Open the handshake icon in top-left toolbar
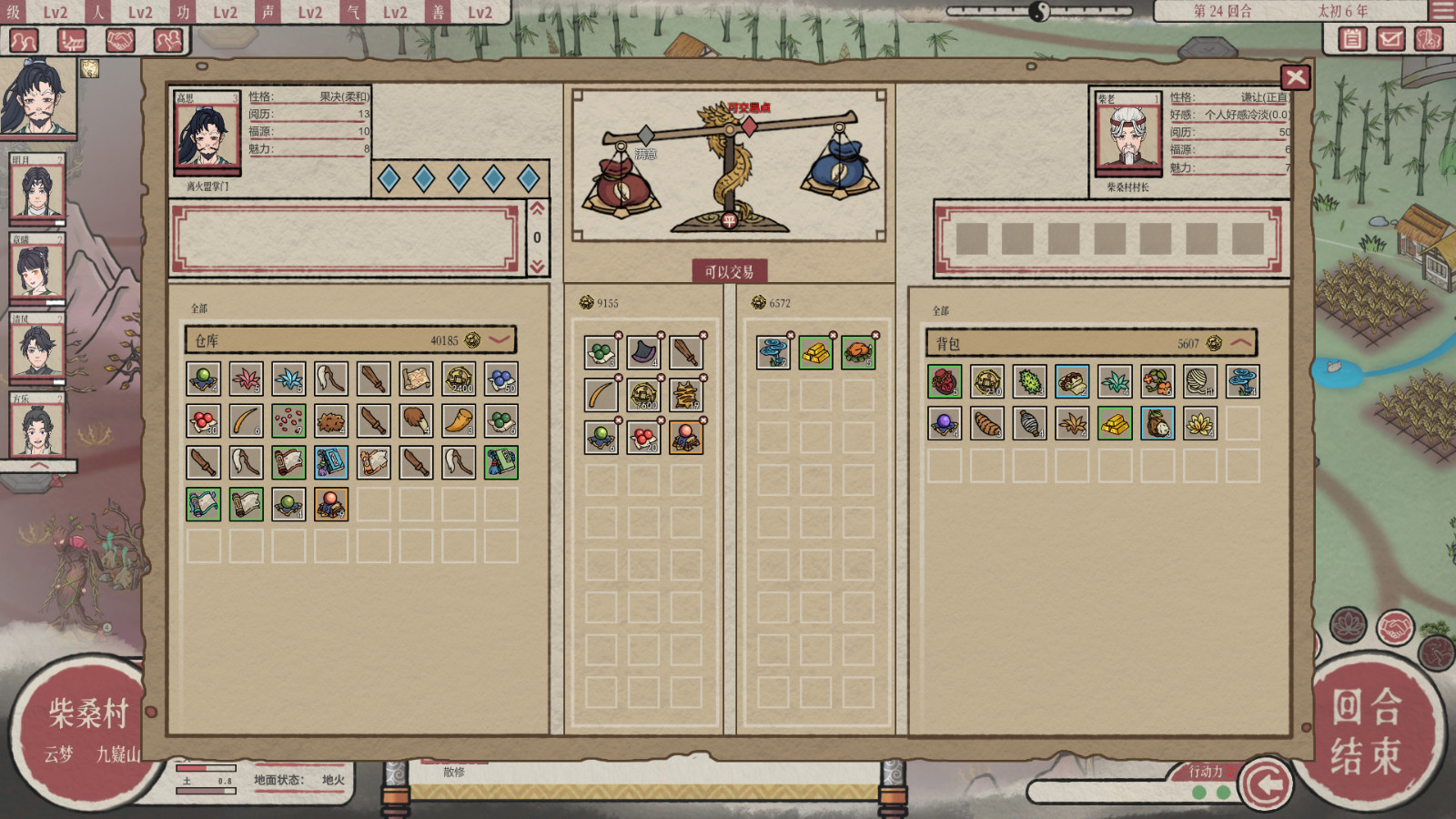Screen dimensions: 1456x819 (x=120, y=40)
